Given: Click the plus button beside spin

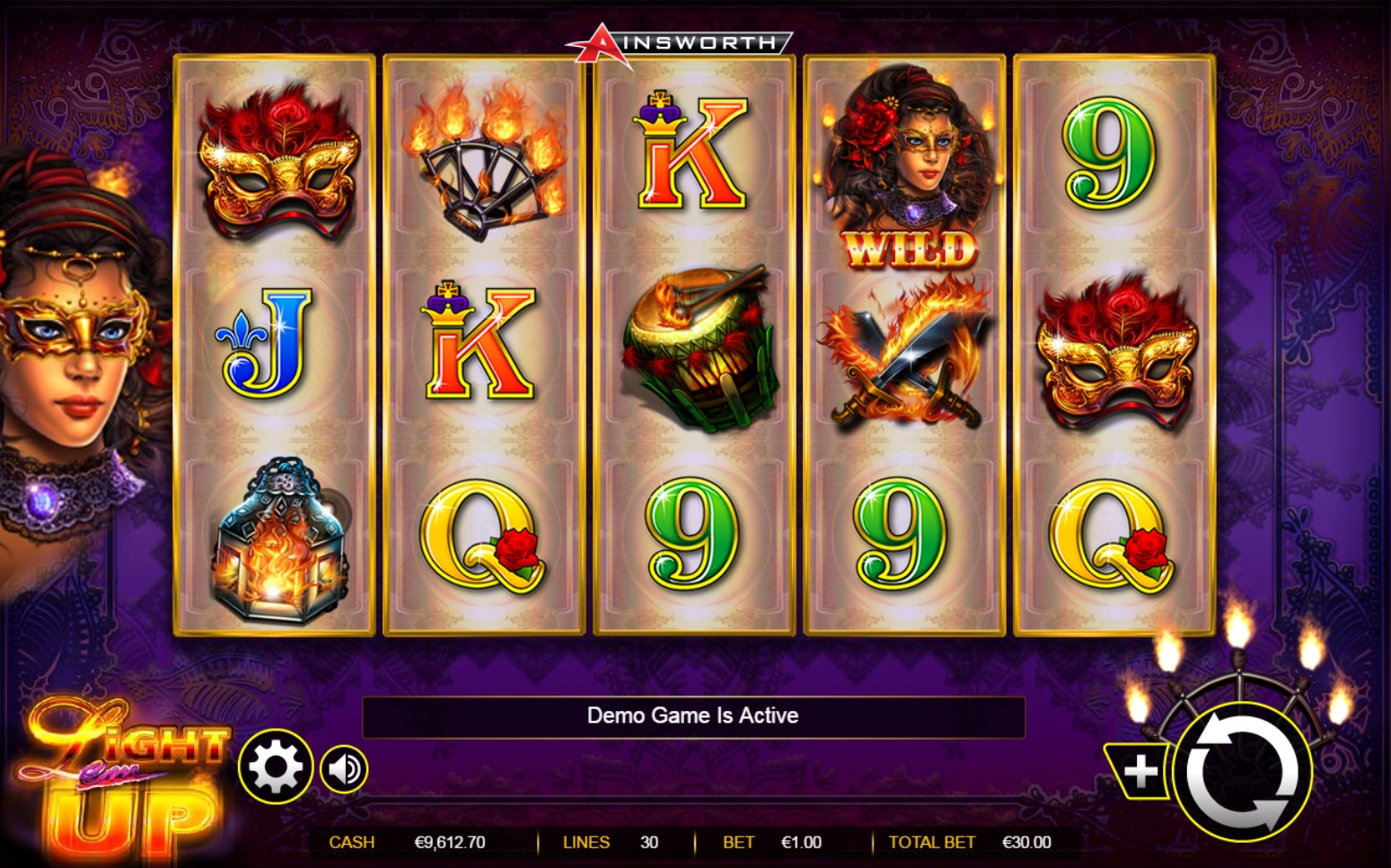Looking at the screenshot, I should click(x=1139, y=771).
